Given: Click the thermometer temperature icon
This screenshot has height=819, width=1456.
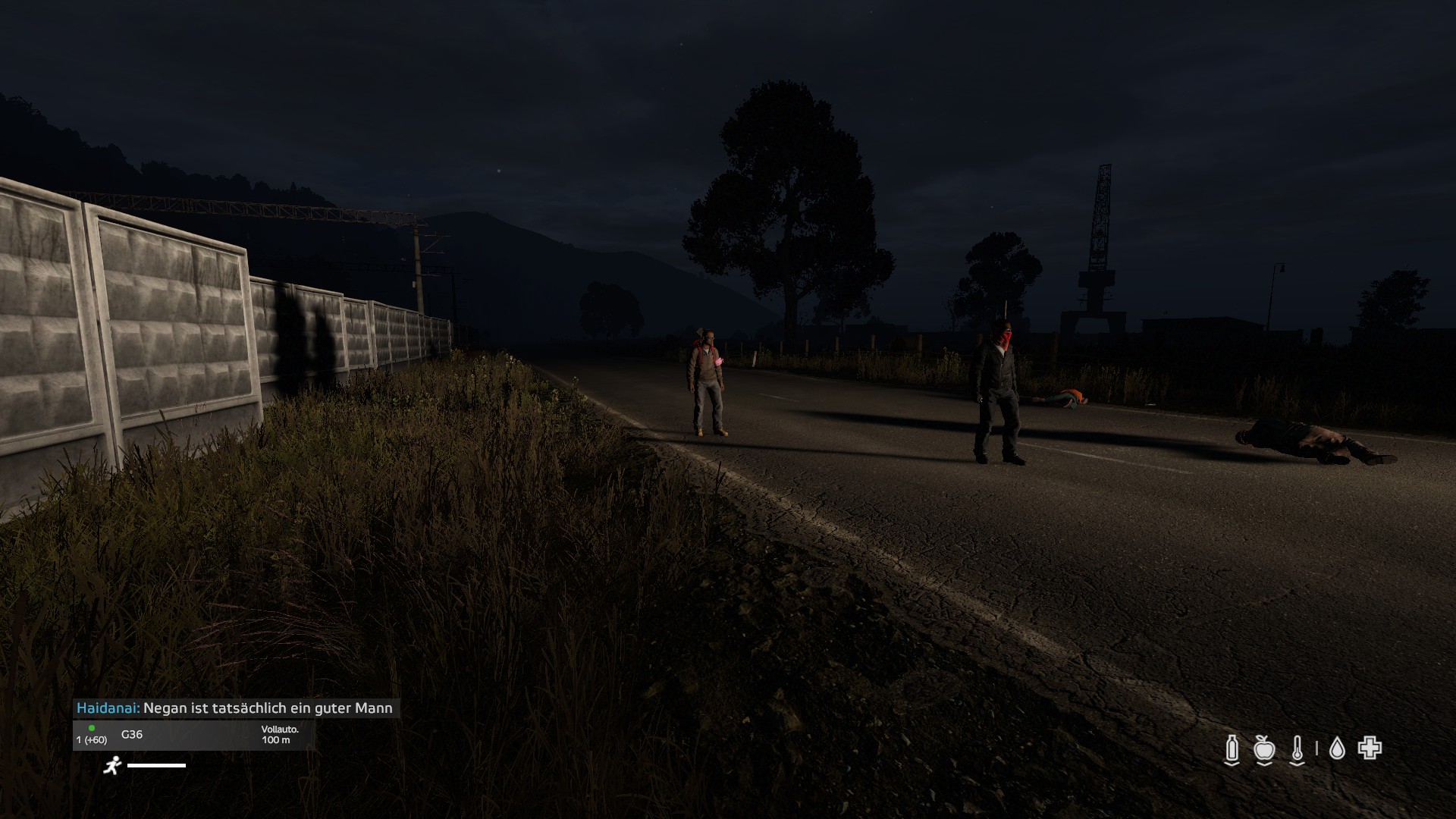Looking at the screenshot, I should [x=1297, y=749].
